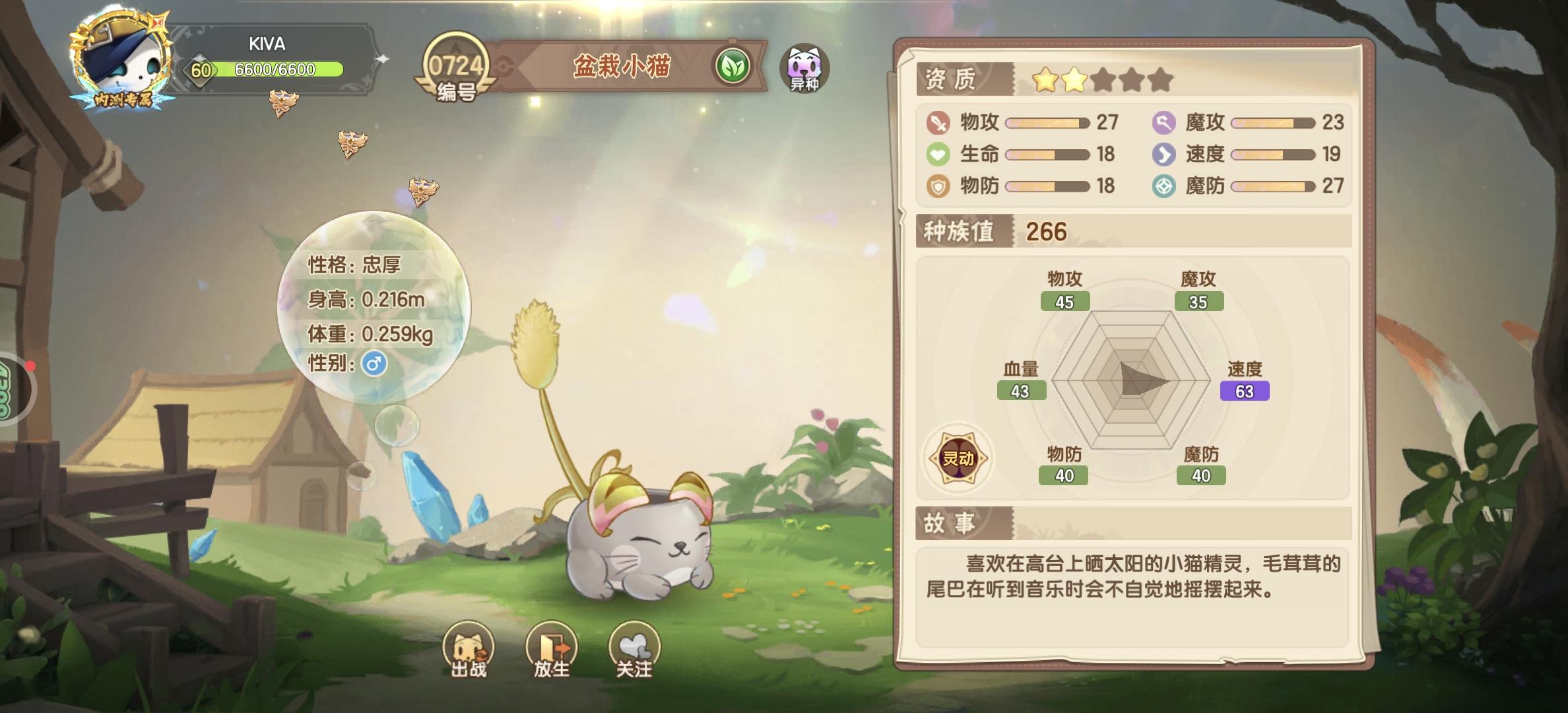The height and width of the screenshot is (713, 1568).
Task: Click the green 6600/6600 HP bar
Action: point(277,69)
